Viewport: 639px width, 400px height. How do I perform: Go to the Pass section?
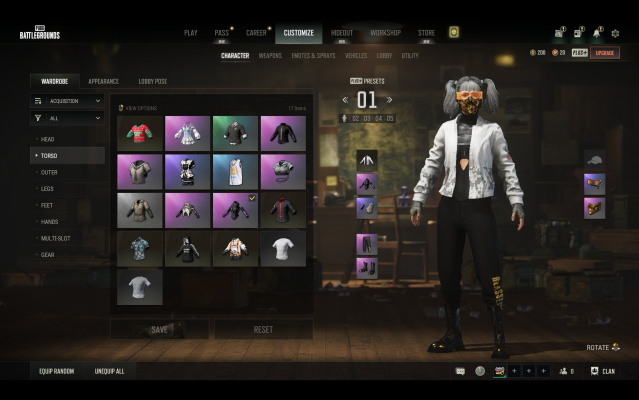point(221,33)
